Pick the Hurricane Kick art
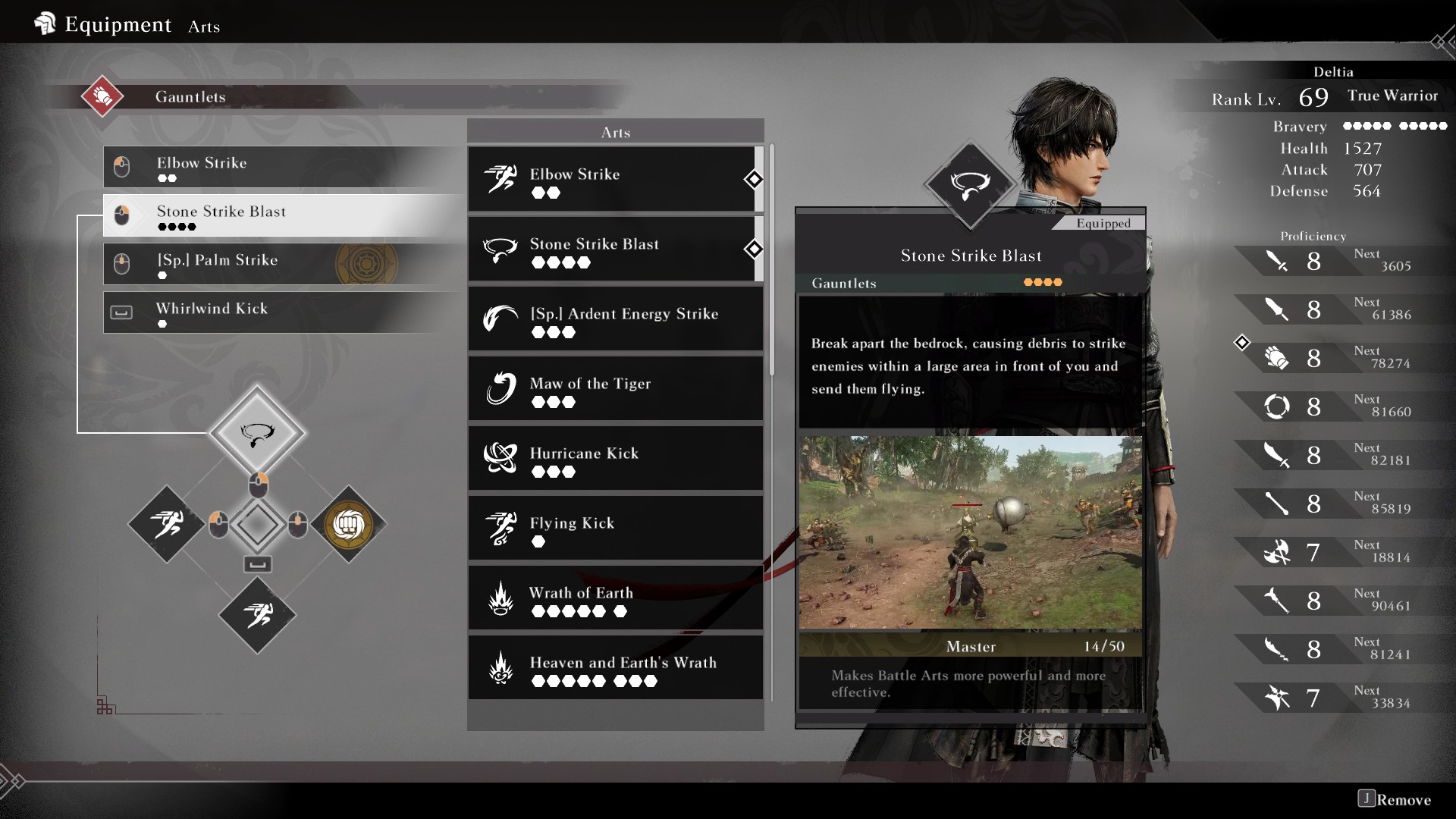1456x819 pixels. (614, 459)
